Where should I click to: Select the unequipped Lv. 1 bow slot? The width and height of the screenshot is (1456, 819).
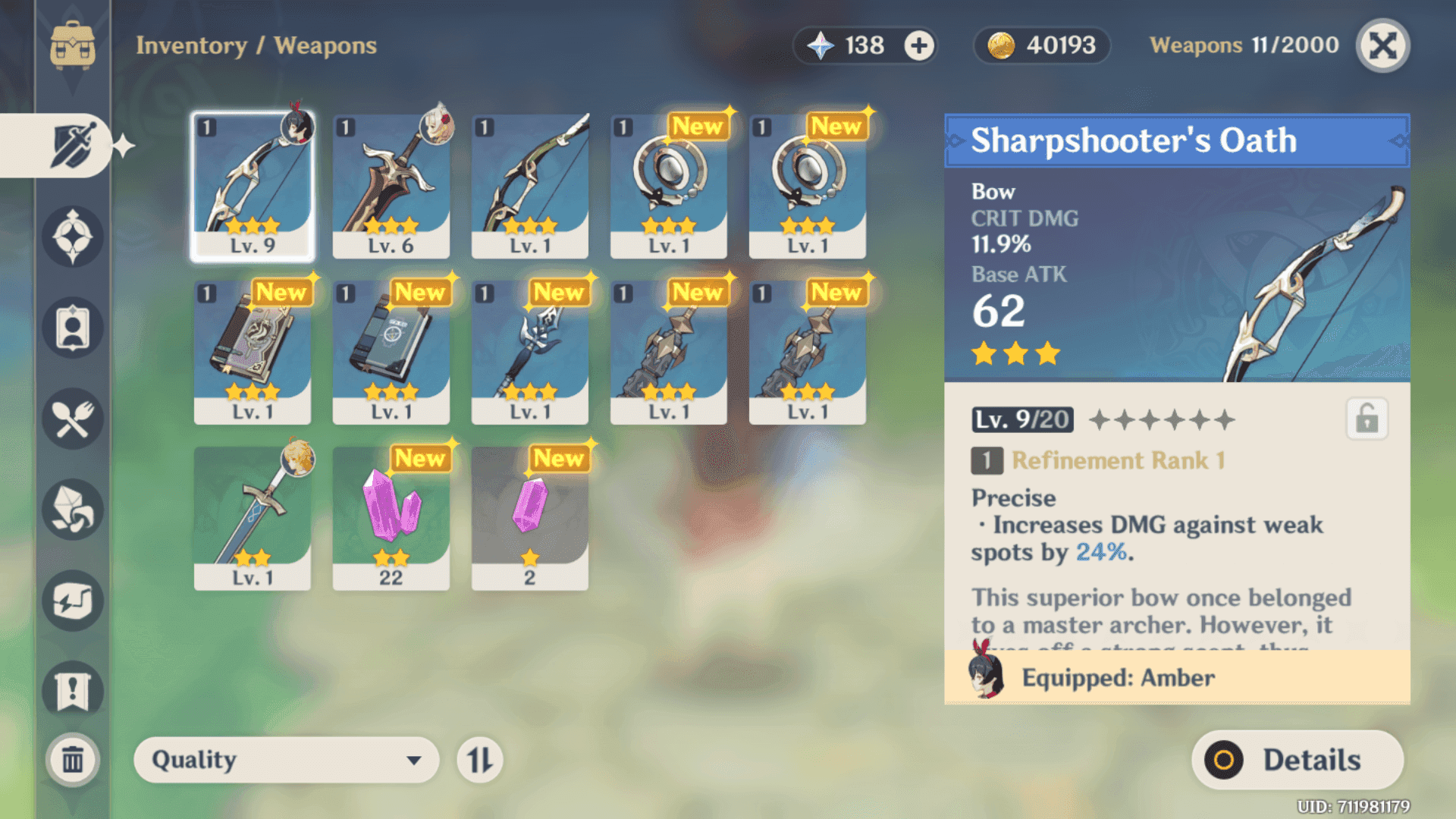[530, 186]
